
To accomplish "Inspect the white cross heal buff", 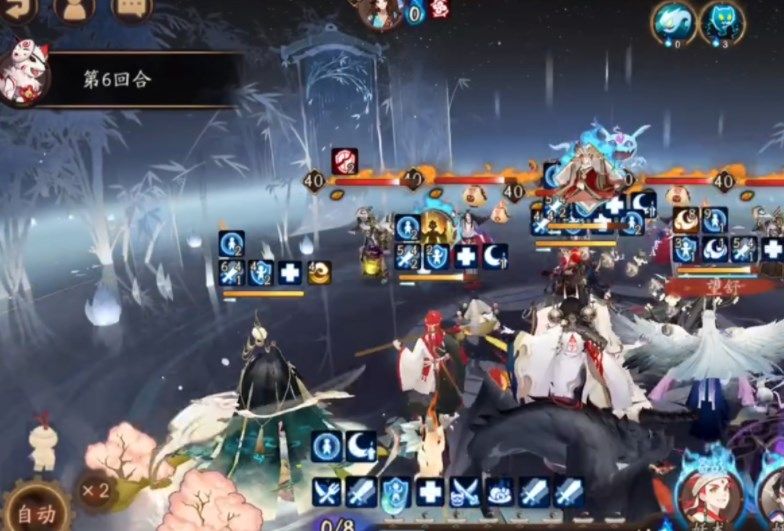I will pos(430,492).
